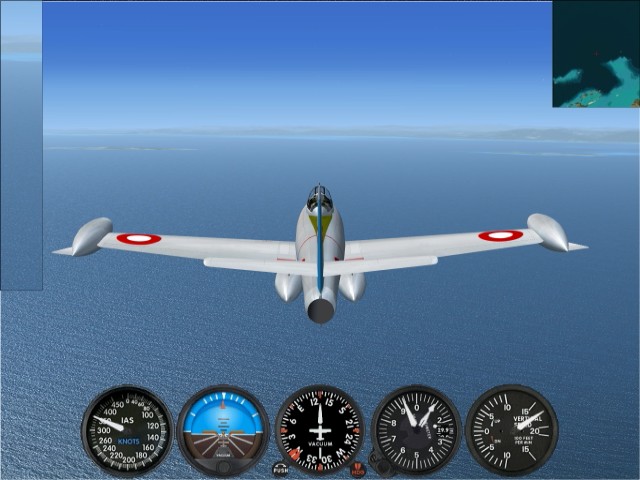Click the PUSH knob on heading gauge
The image size is (640, 480).
point(280,468)
